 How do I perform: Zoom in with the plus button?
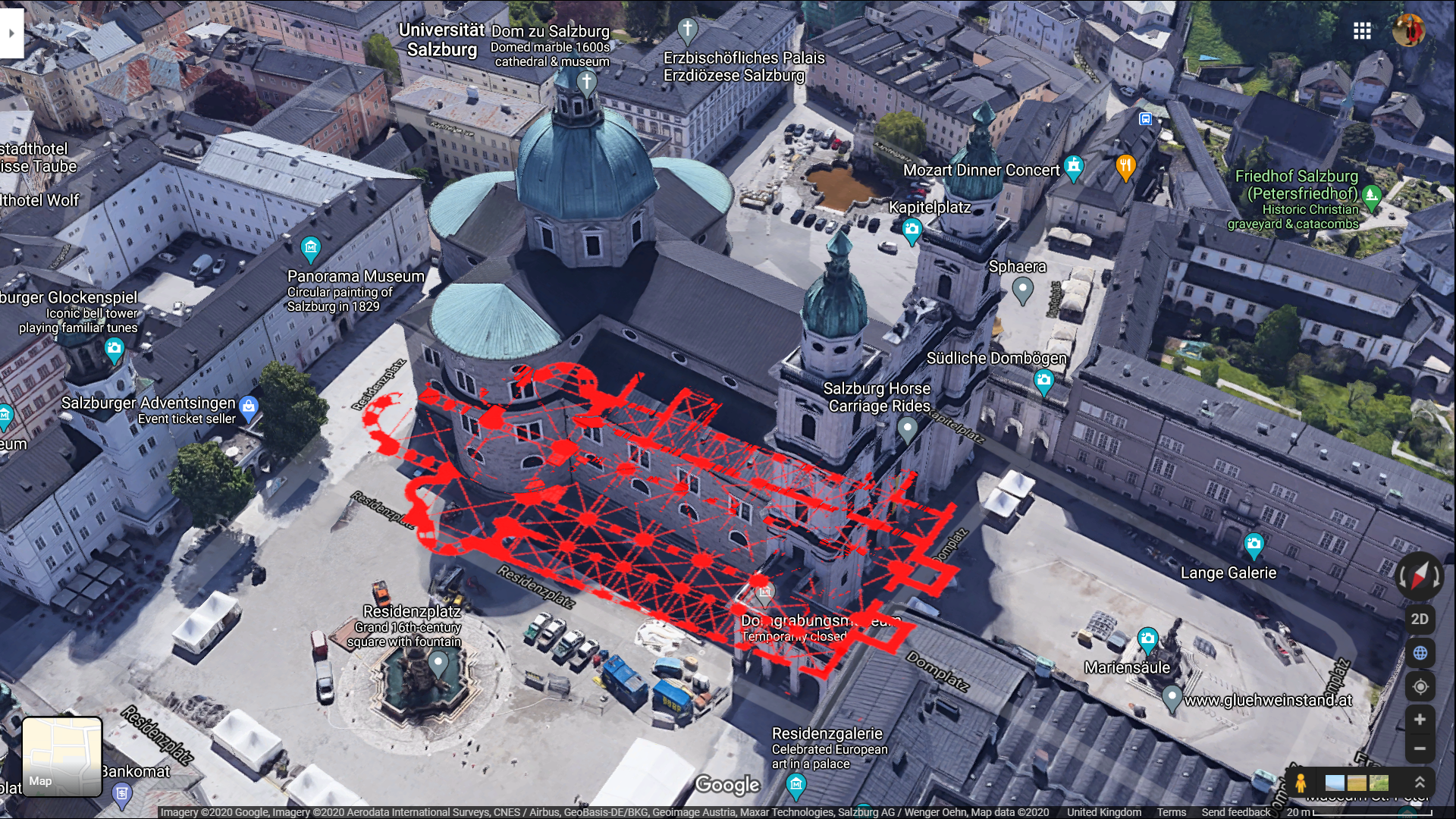(x=1420, y=720)
